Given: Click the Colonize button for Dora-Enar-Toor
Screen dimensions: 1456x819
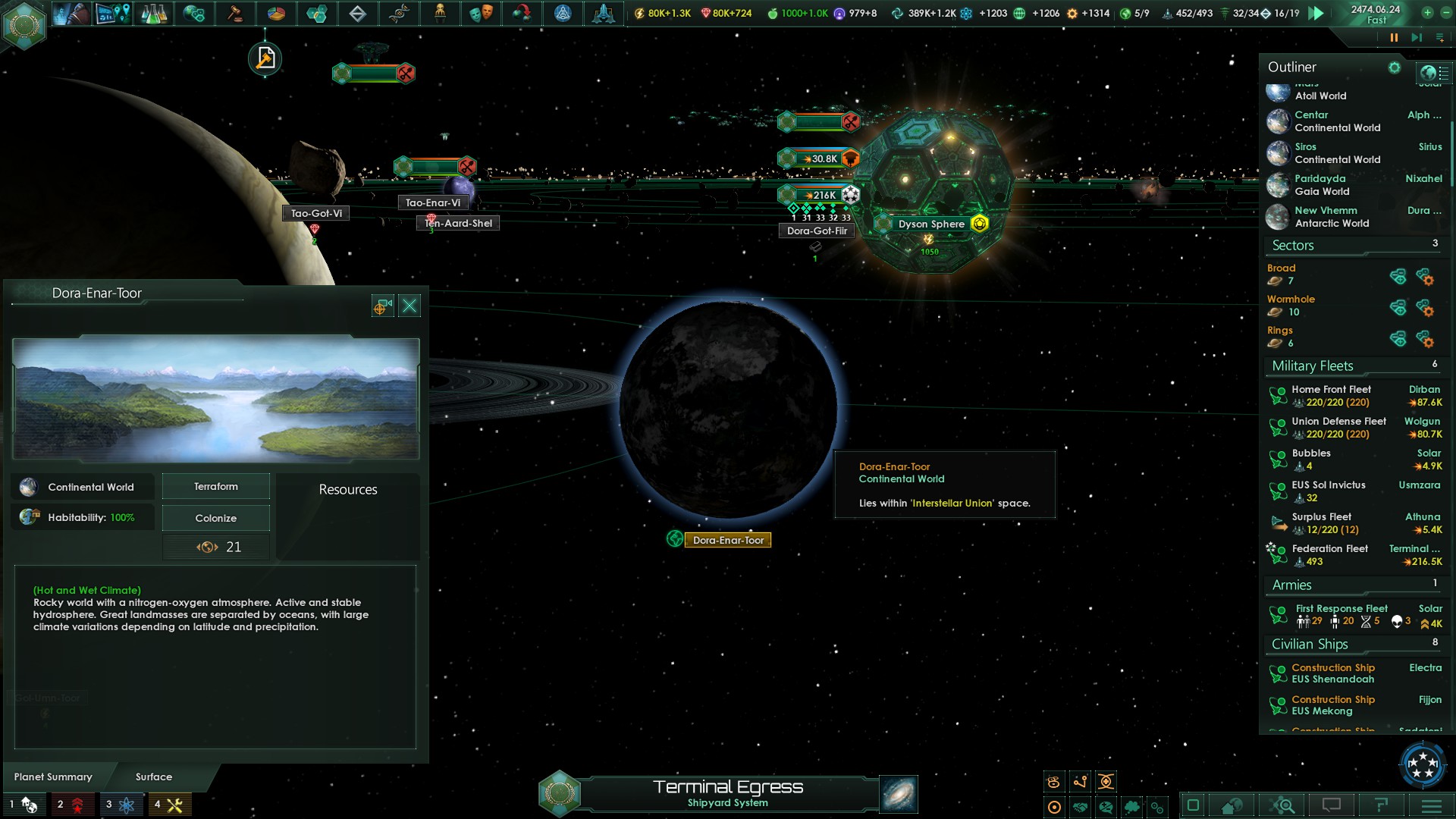Looking at the screenshot, I should click(x=215, y=517).
